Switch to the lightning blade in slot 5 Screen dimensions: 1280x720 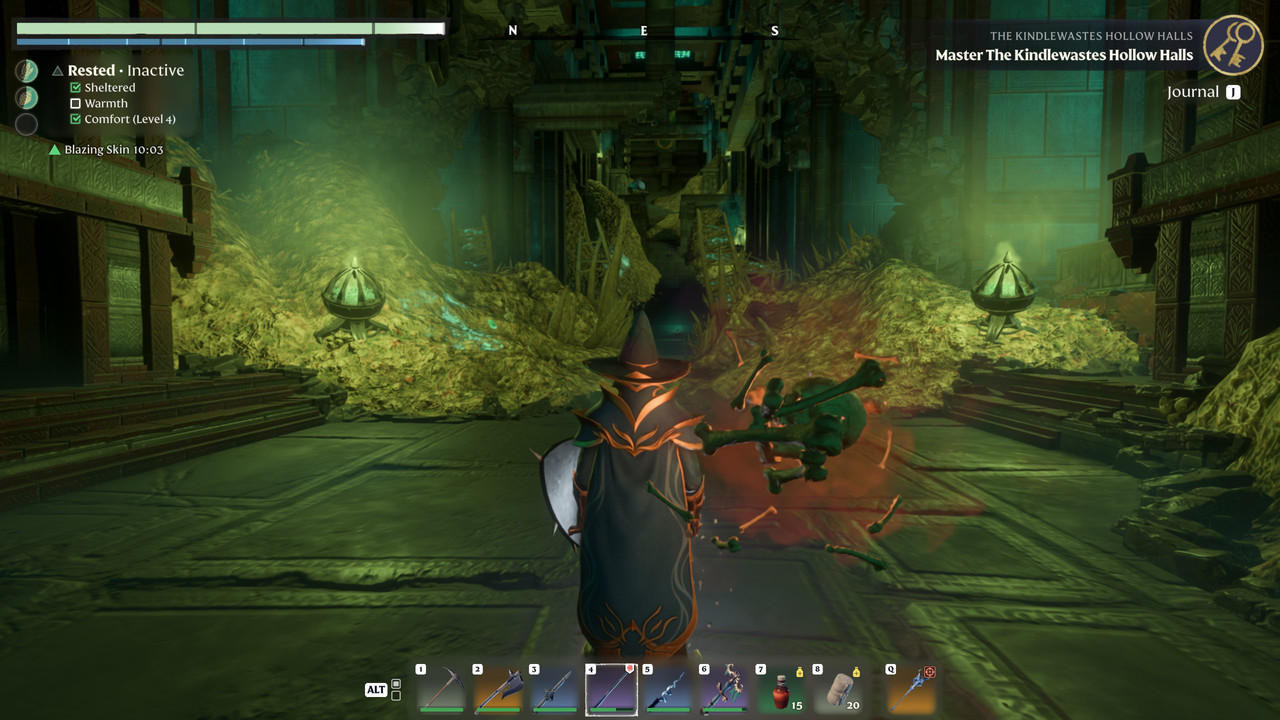coord(668,689)
